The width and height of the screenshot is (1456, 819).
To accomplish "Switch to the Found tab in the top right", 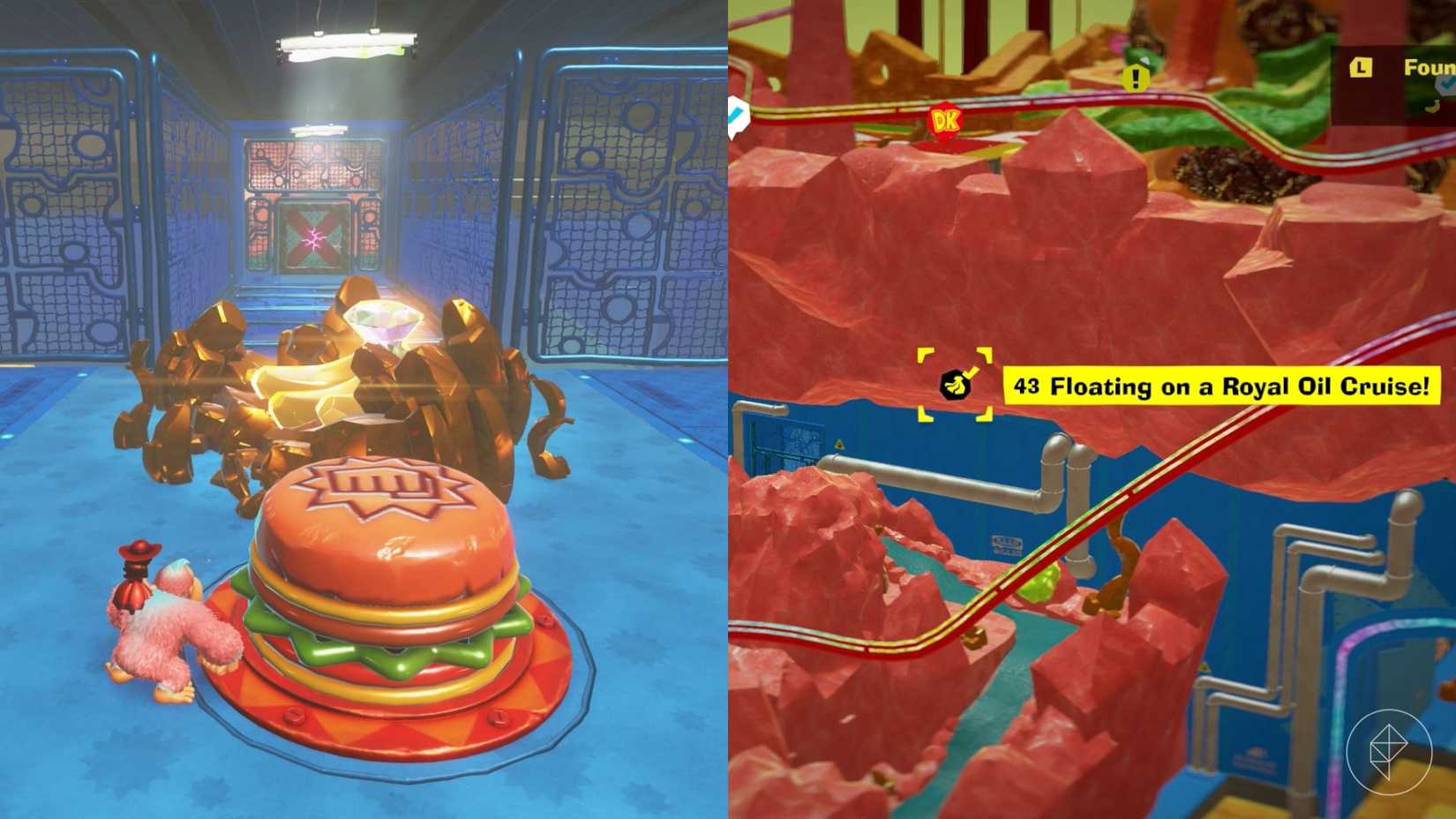I will click(x=1416, y=66).
